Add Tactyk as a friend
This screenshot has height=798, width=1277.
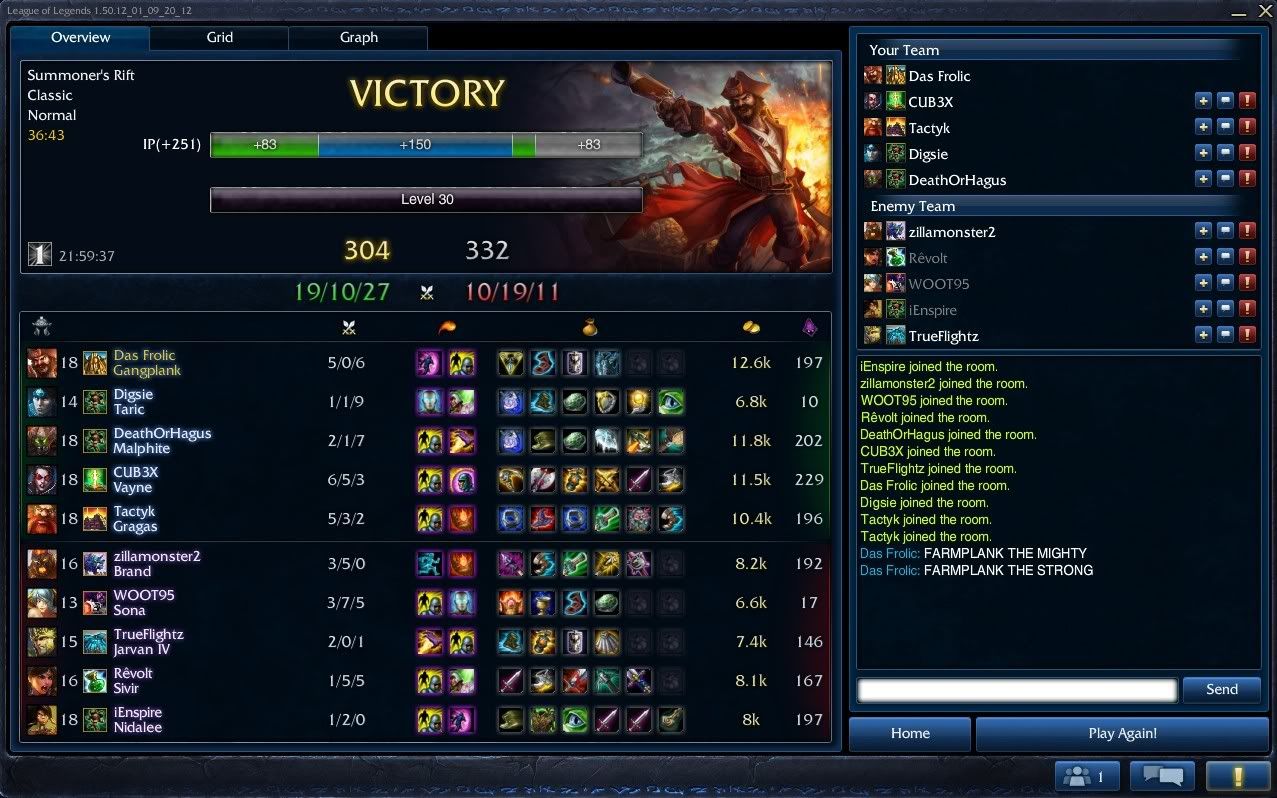point(1203,127)
